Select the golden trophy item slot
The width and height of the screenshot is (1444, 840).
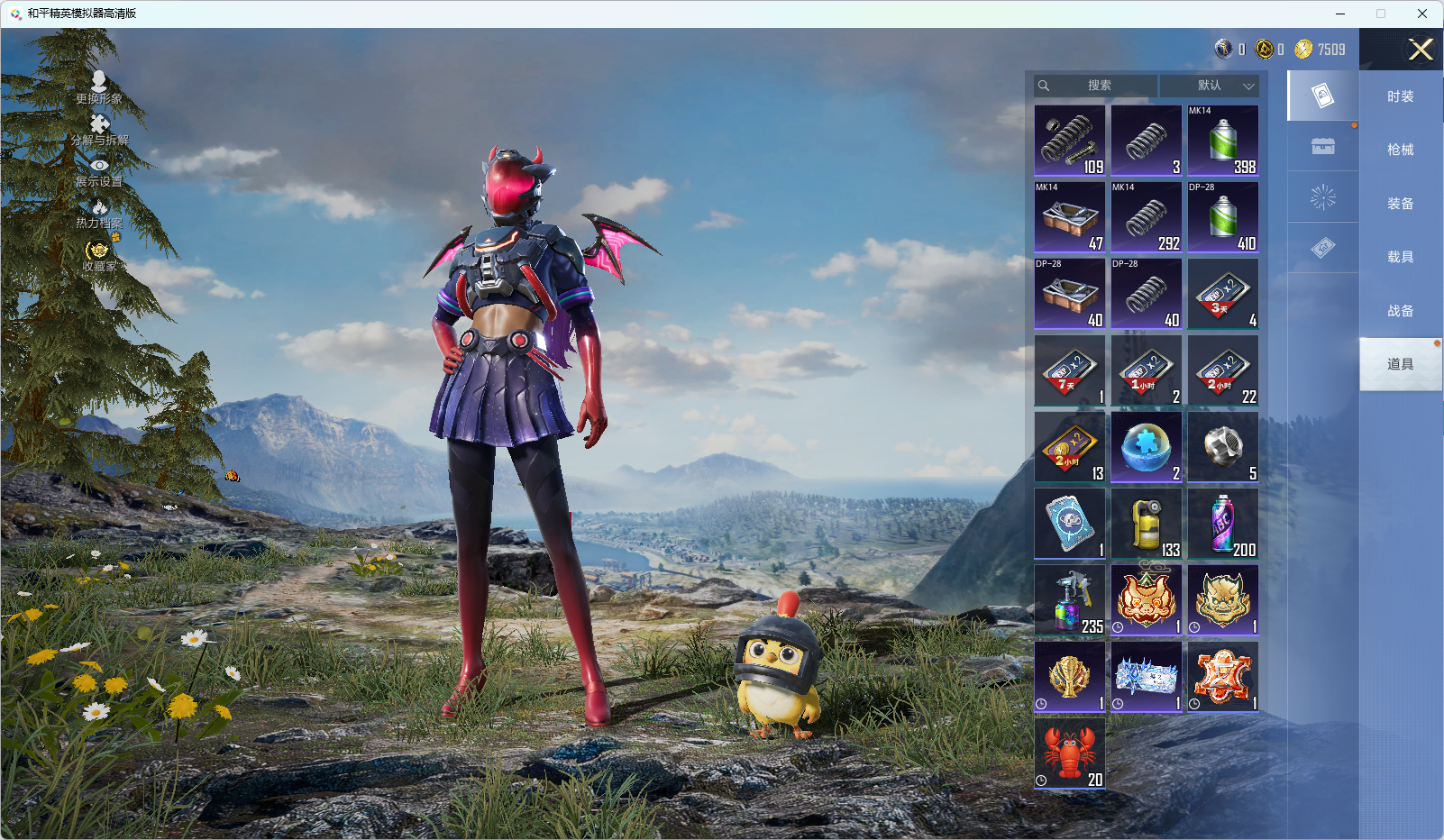point(1070,677)
